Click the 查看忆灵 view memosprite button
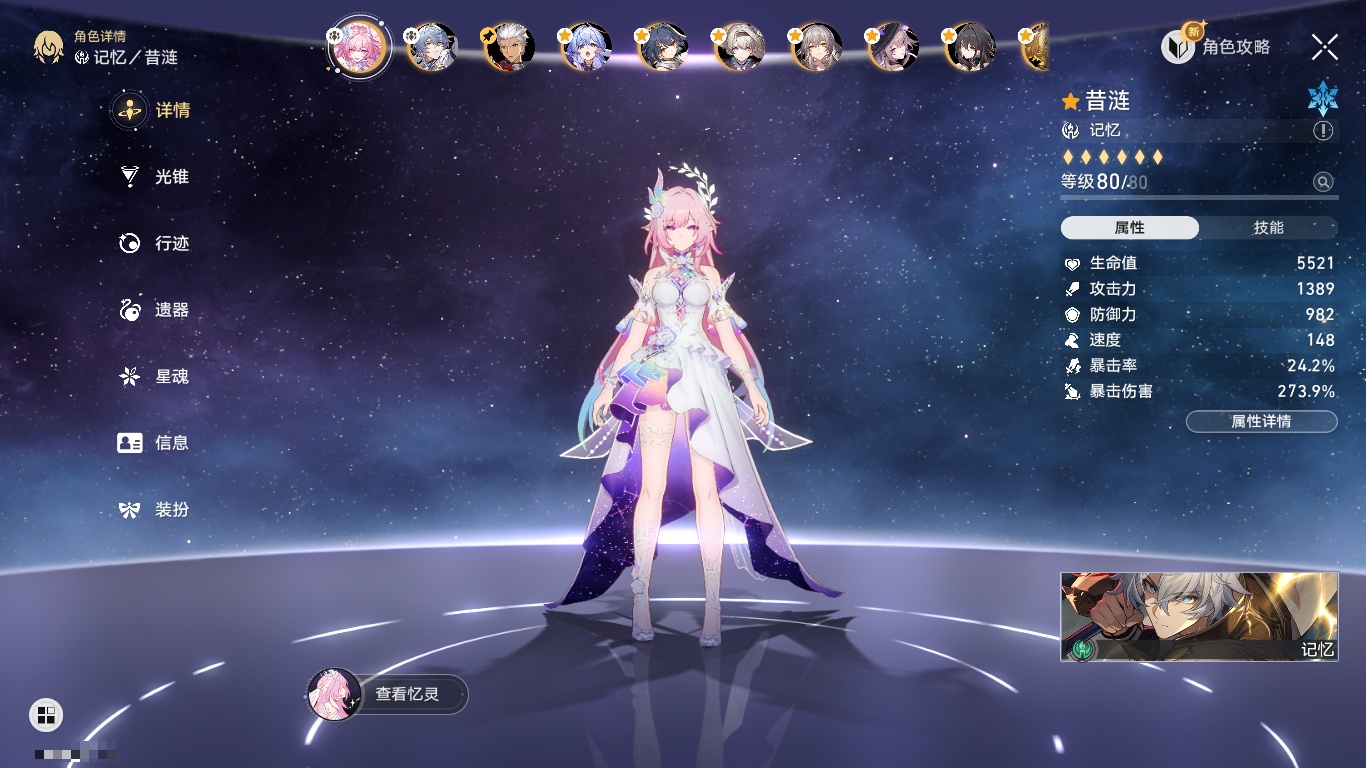 click(388, 694)
